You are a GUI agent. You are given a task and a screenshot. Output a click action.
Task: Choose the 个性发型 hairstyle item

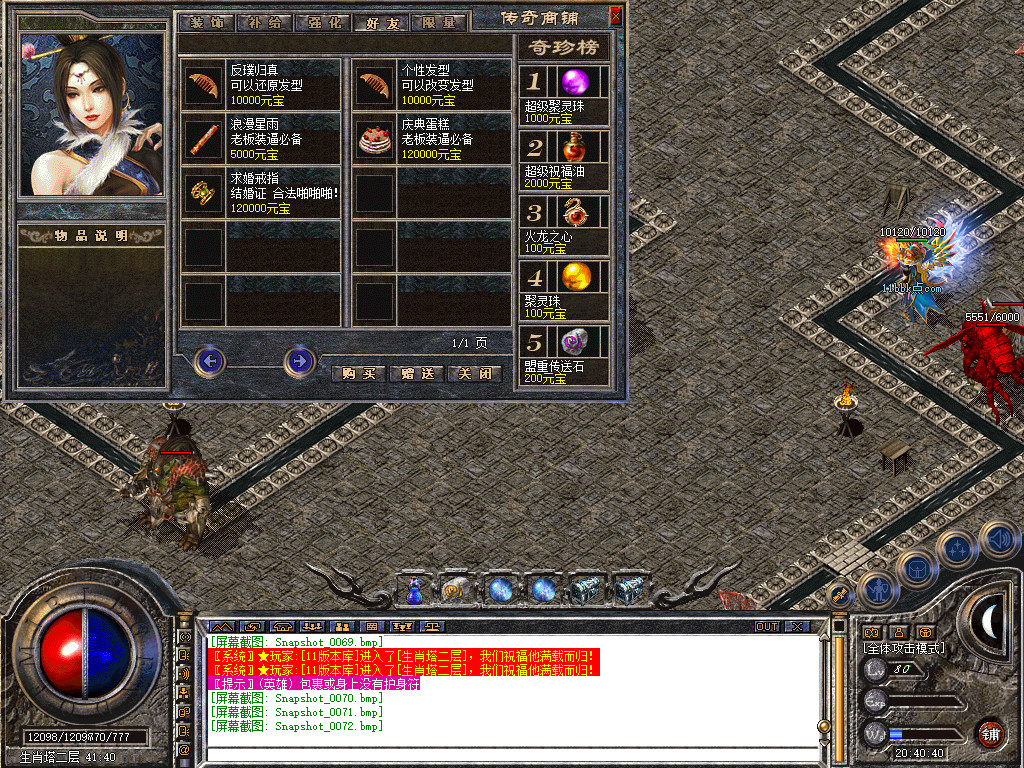375,84
